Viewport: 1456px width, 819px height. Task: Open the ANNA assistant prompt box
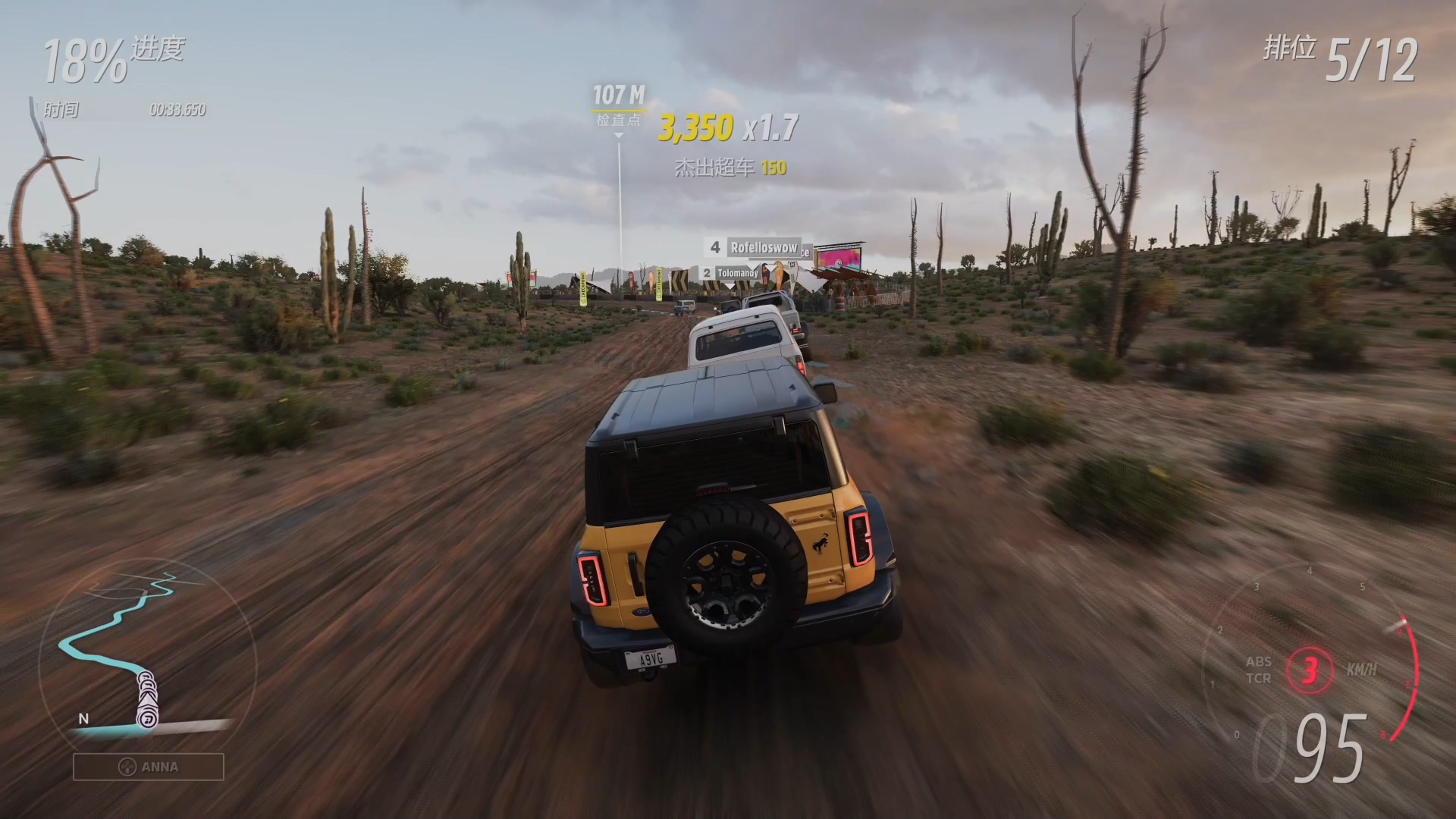click(149, 767)
